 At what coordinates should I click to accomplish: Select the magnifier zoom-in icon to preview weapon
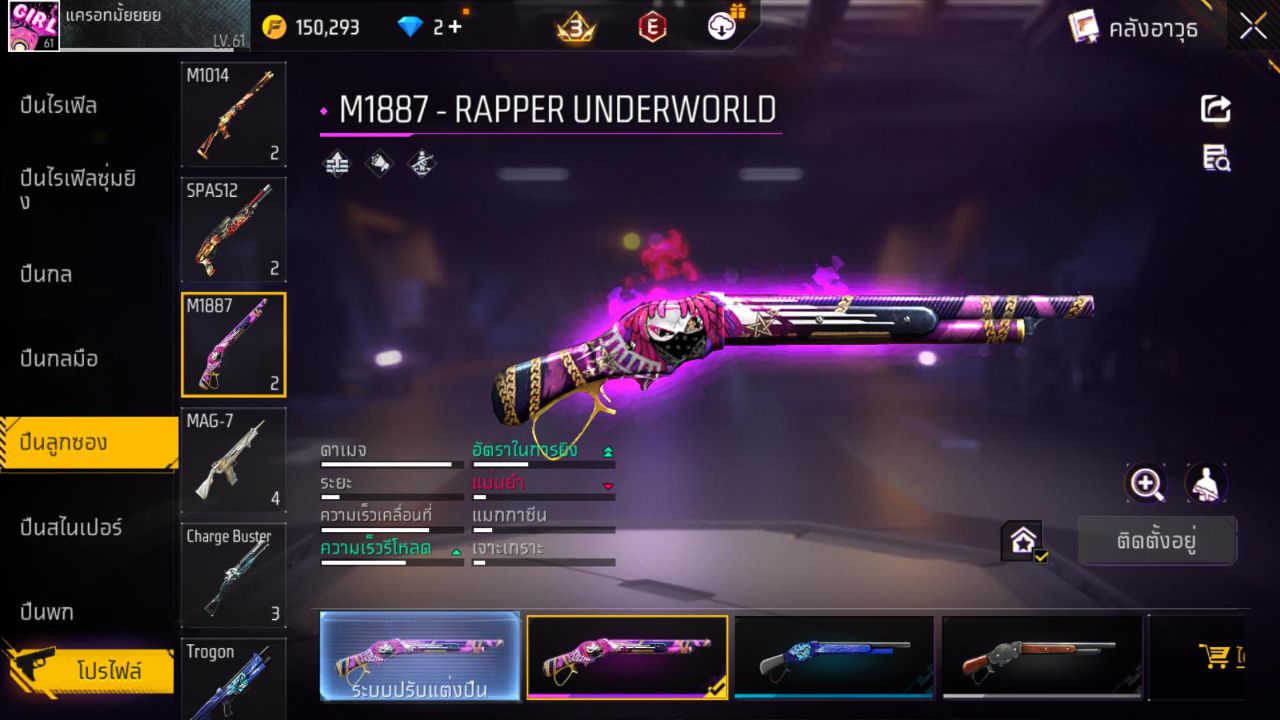[x=1146, y=484]
